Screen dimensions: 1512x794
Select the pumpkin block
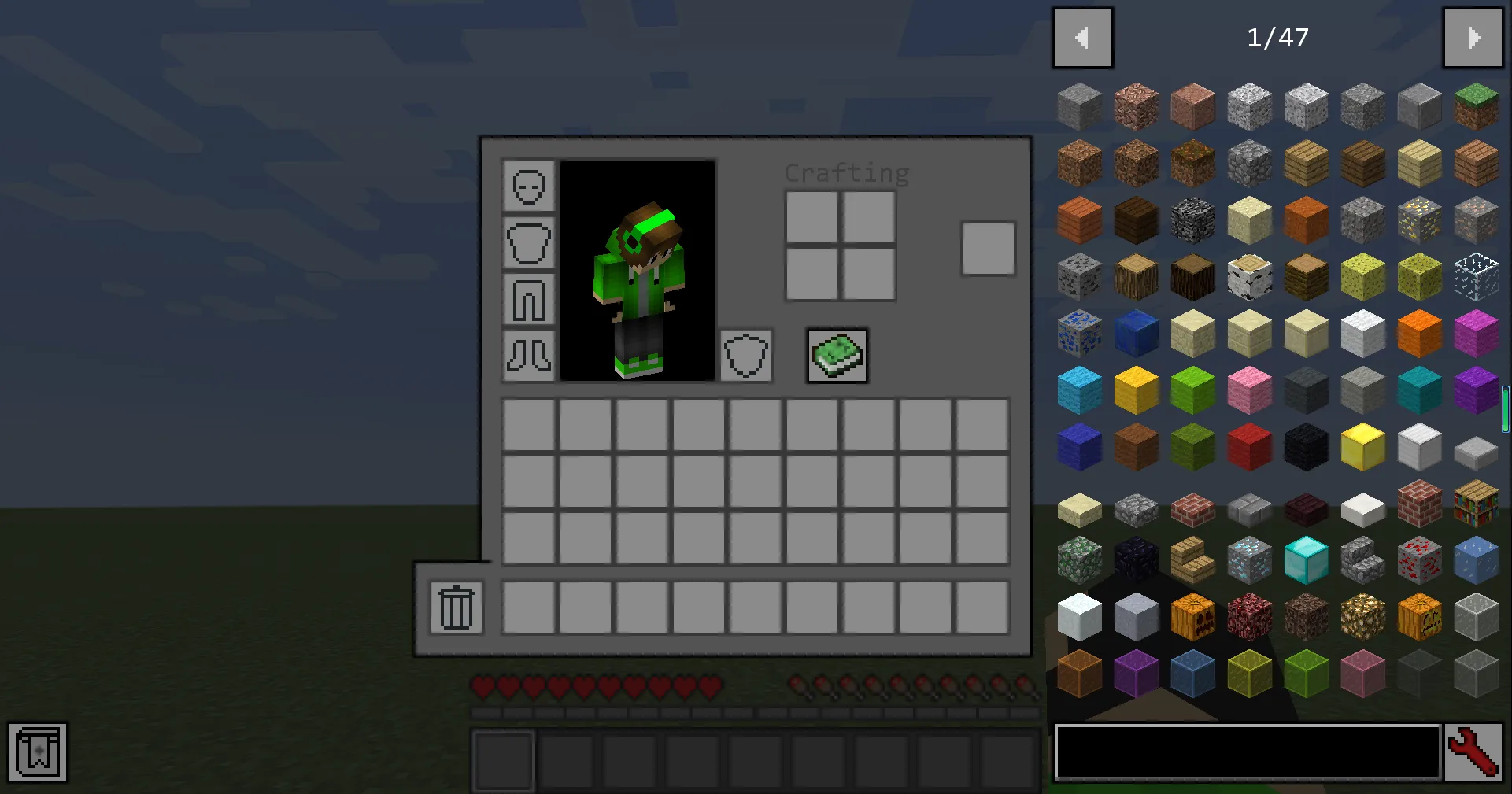(1192, 616)
